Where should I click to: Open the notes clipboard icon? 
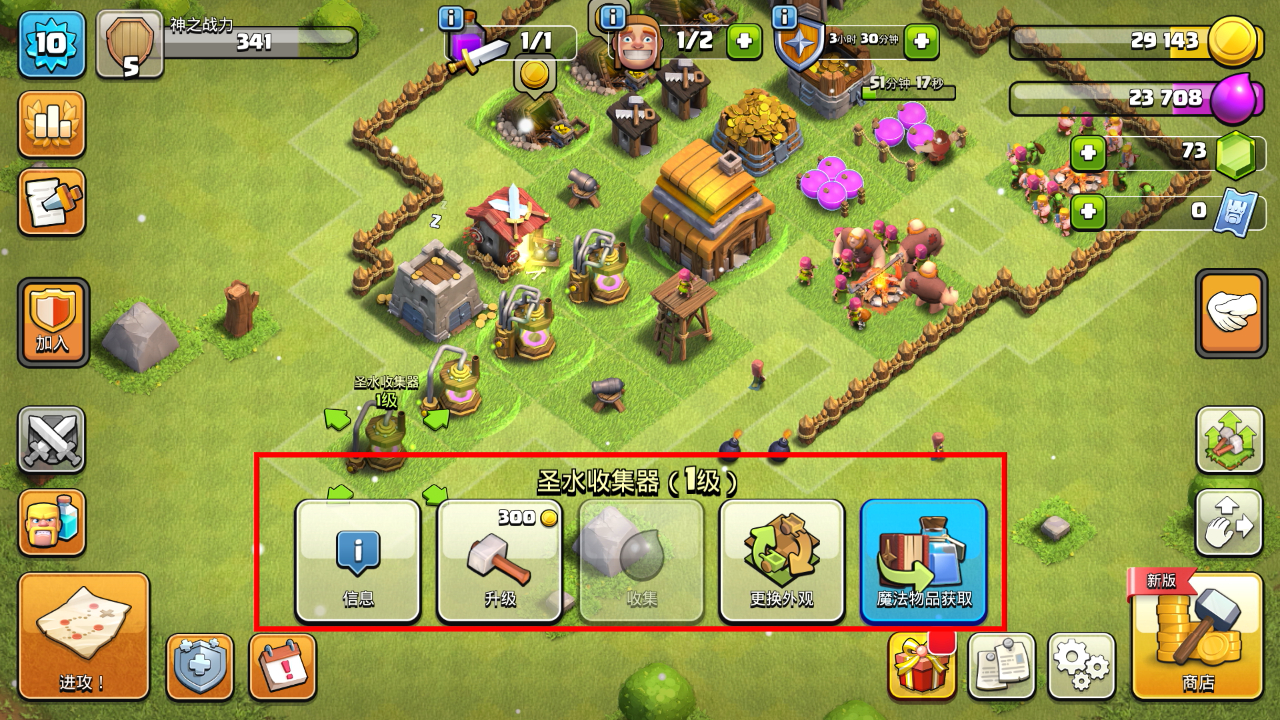[1002, 665]
